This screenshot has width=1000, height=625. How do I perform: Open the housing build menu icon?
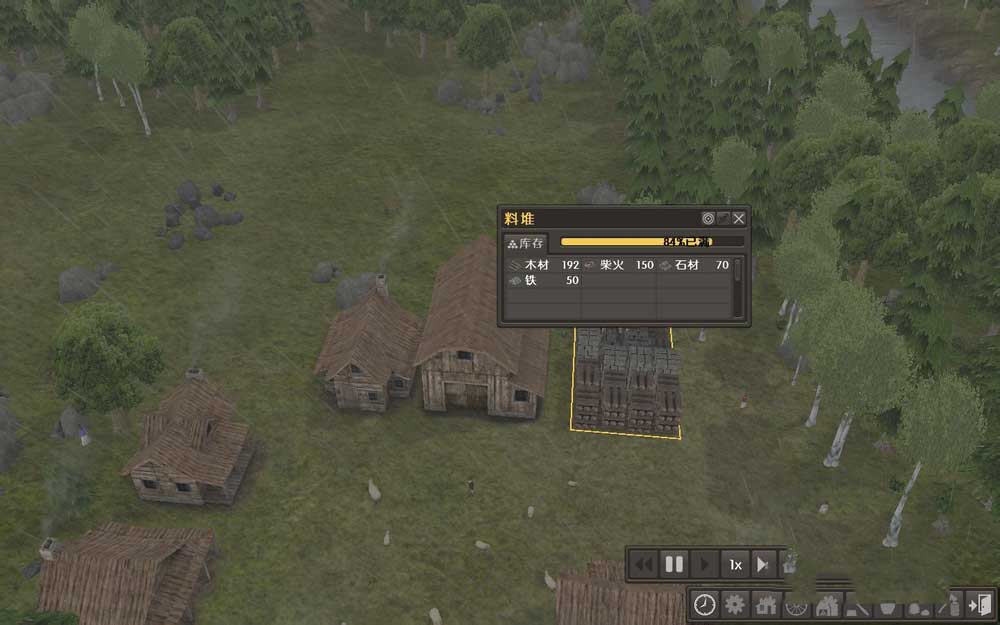[766, 604]
